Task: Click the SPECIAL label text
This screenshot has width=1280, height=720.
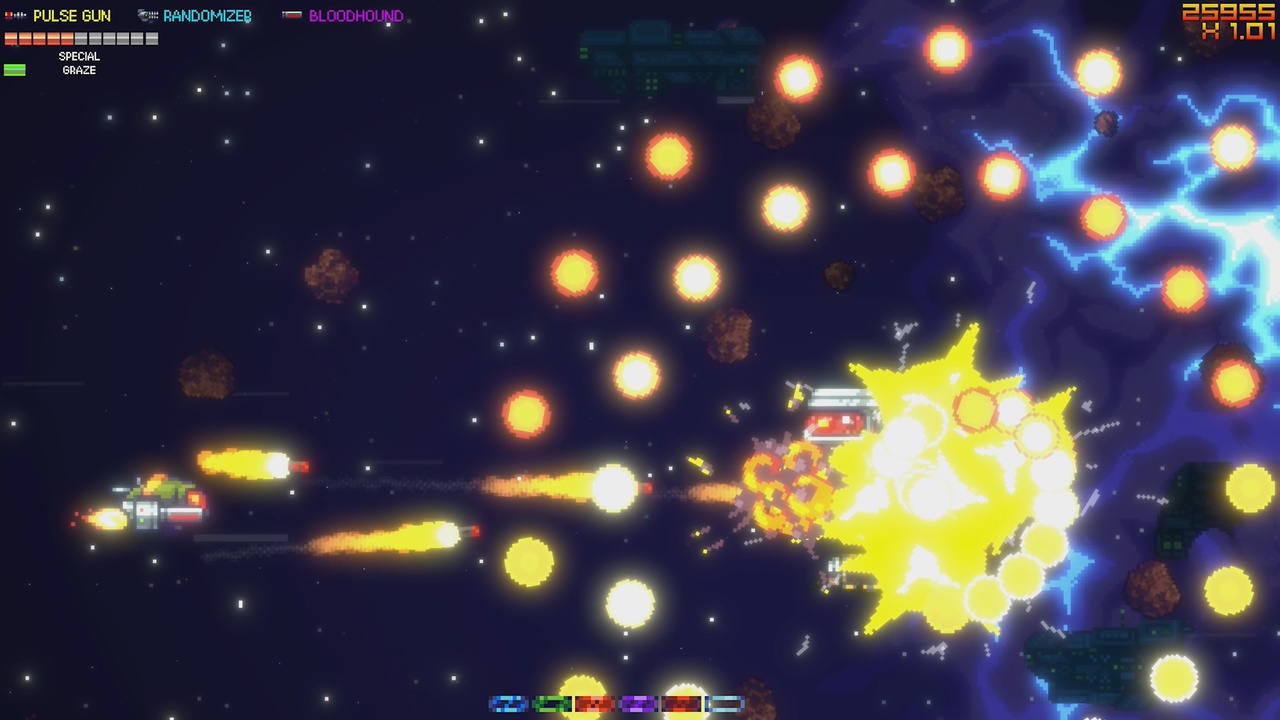Action: [78, 56]
